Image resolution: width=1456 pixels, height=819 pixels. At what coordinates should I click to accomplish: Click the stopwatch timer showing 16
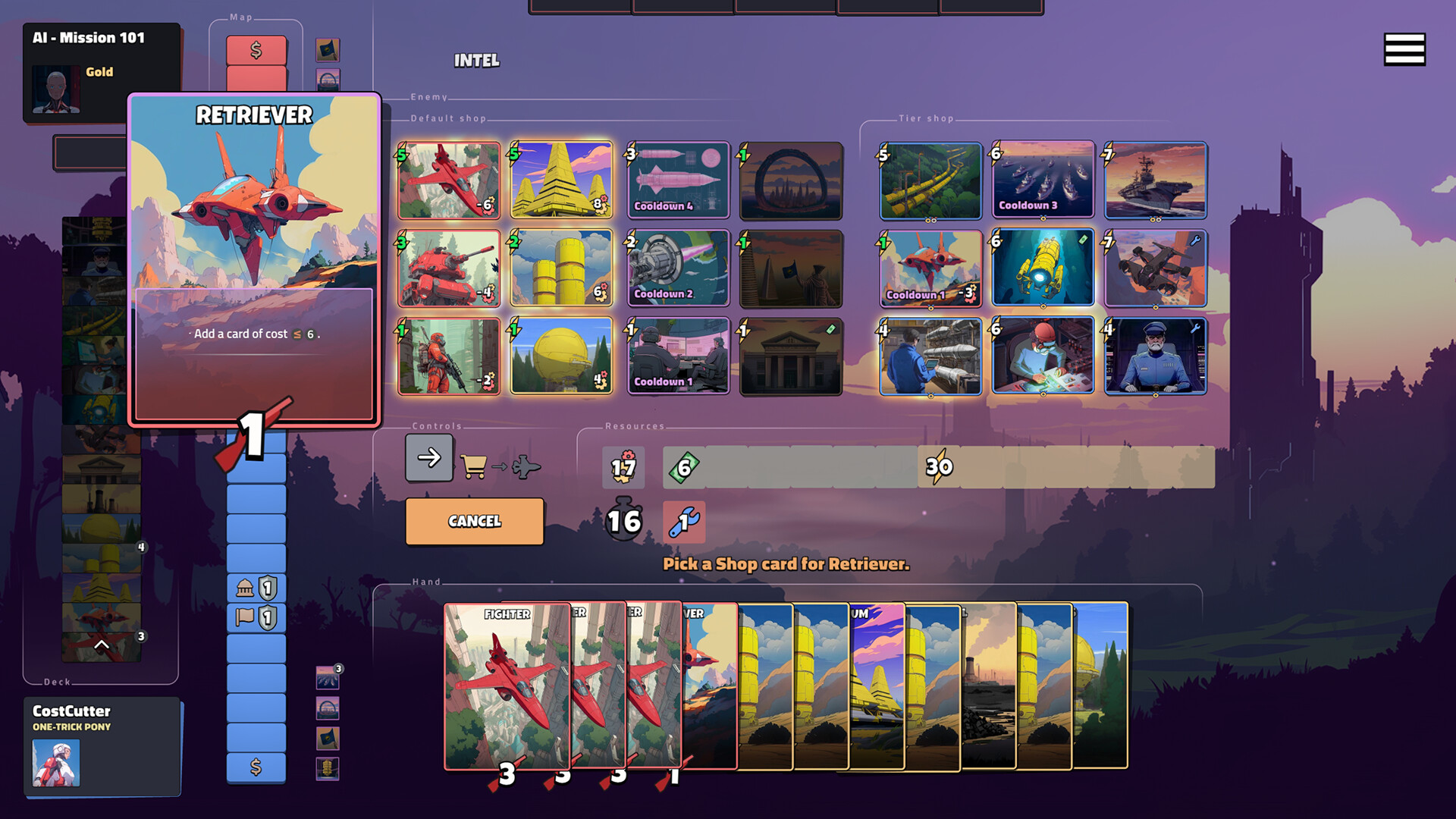[x=623, y=522]
